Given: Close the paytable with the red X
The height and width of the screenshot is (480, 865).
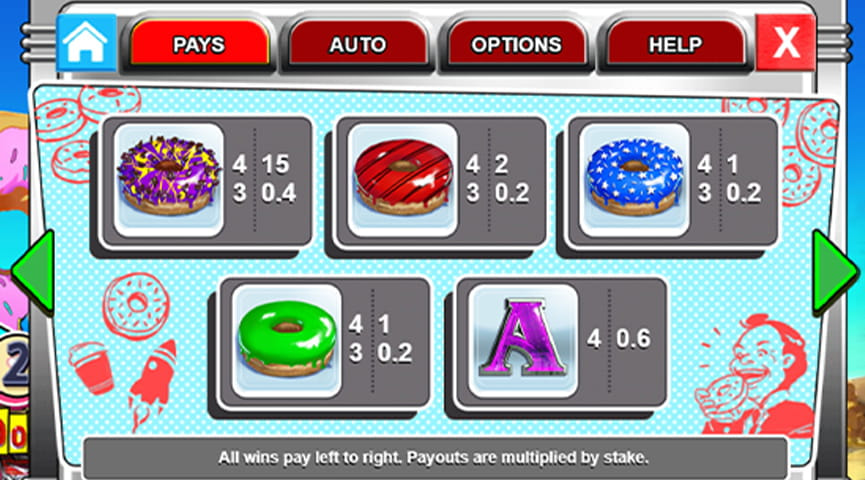Looking at the screenshot, I should click(786, 43).
